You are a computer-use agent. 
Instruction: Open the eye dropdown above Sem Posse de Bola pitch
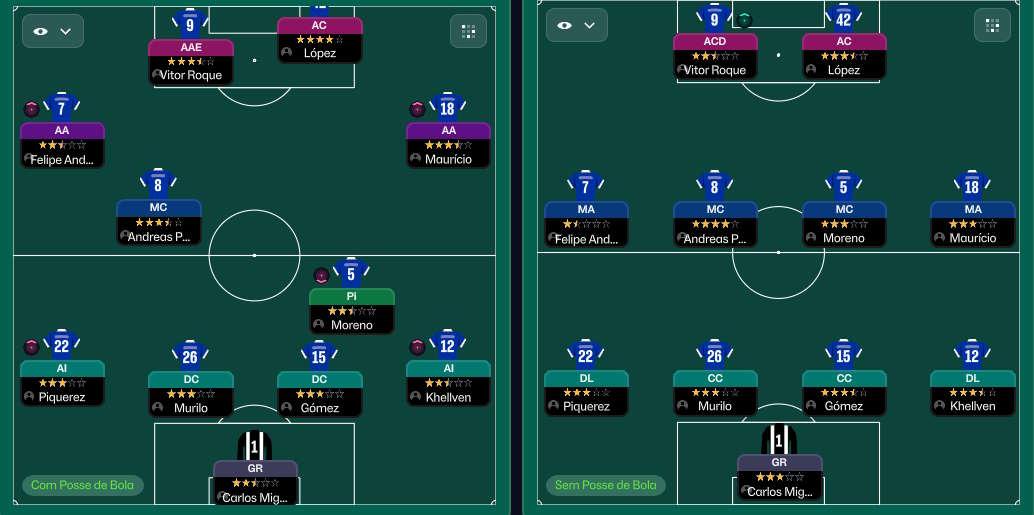coord(577,26)
